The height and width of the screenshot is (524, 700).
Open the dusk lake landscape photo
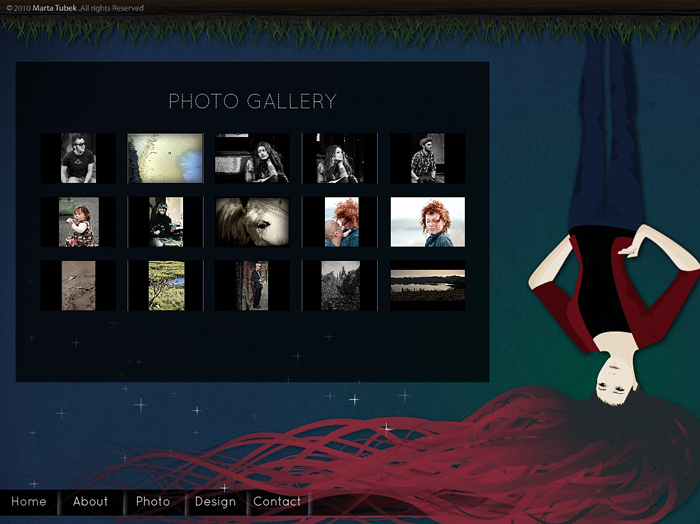pyautogui.click(x=427, y=286)
